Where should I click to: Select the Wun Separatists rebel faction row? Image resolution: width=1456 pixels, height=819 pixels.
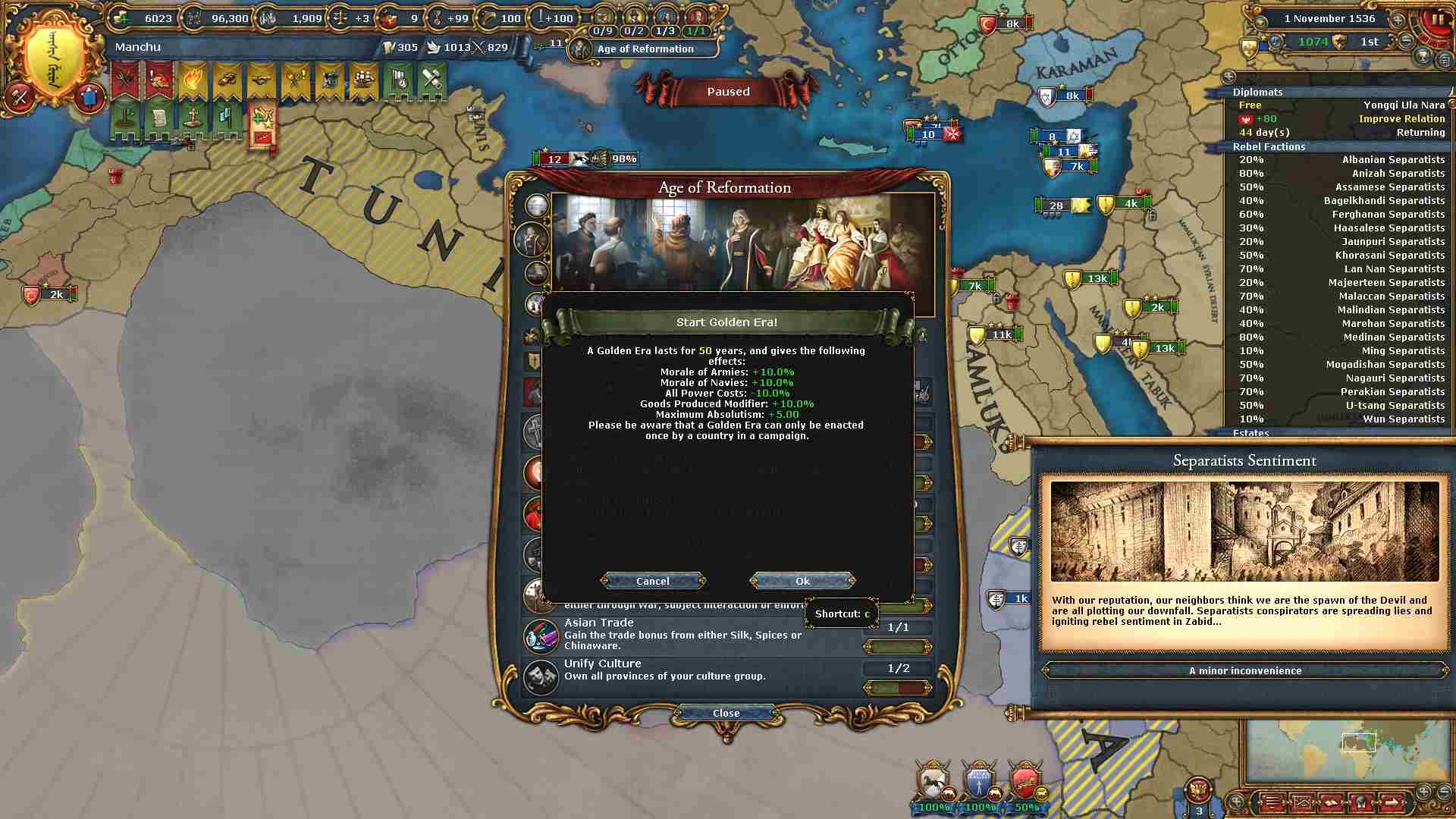coord(1340,419)
